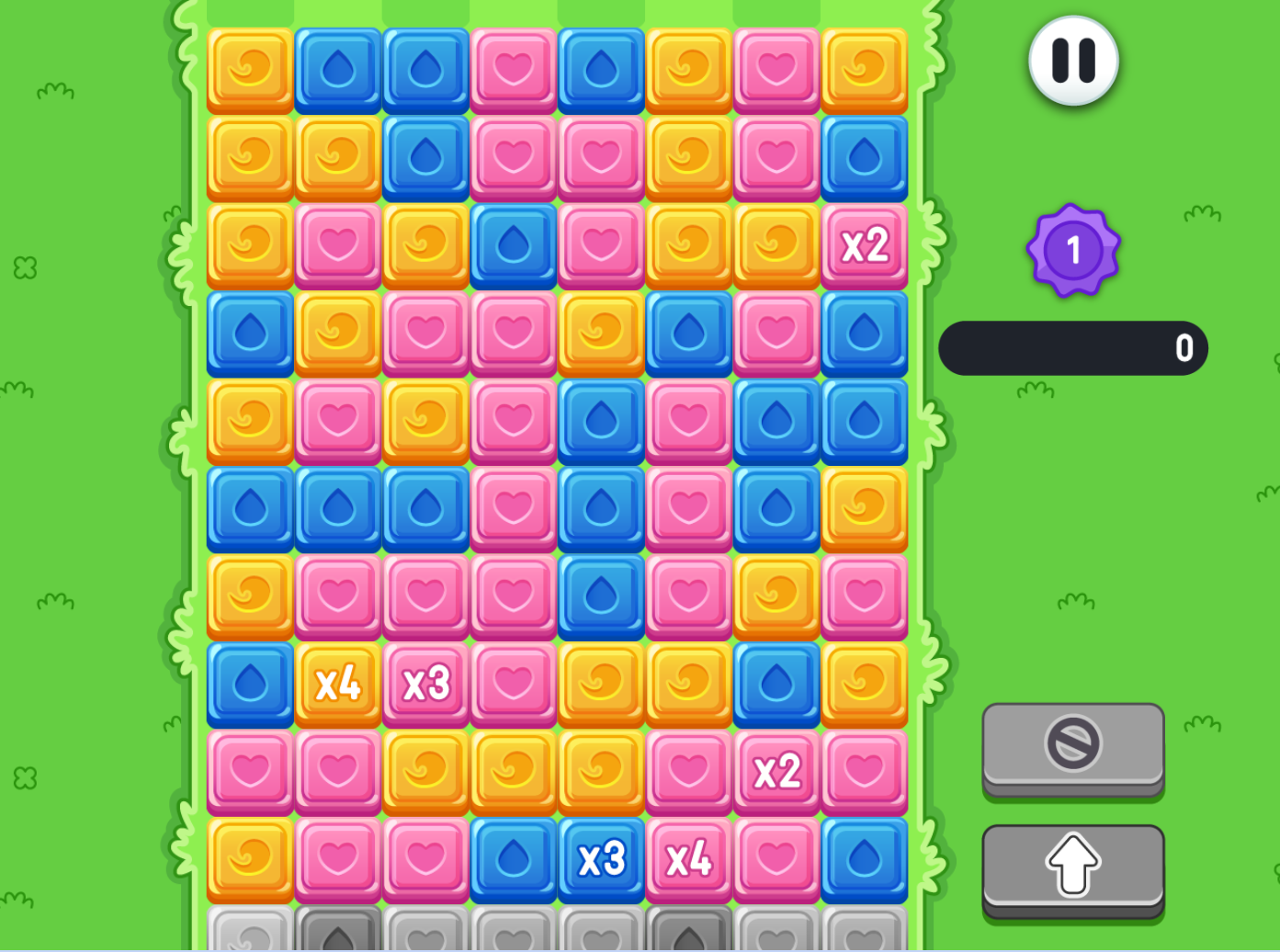Image resolution: width=1280 pixels, height=952 pixels.
Task: Pop the pink x3 multiplier block
Action: click(425, 685)
